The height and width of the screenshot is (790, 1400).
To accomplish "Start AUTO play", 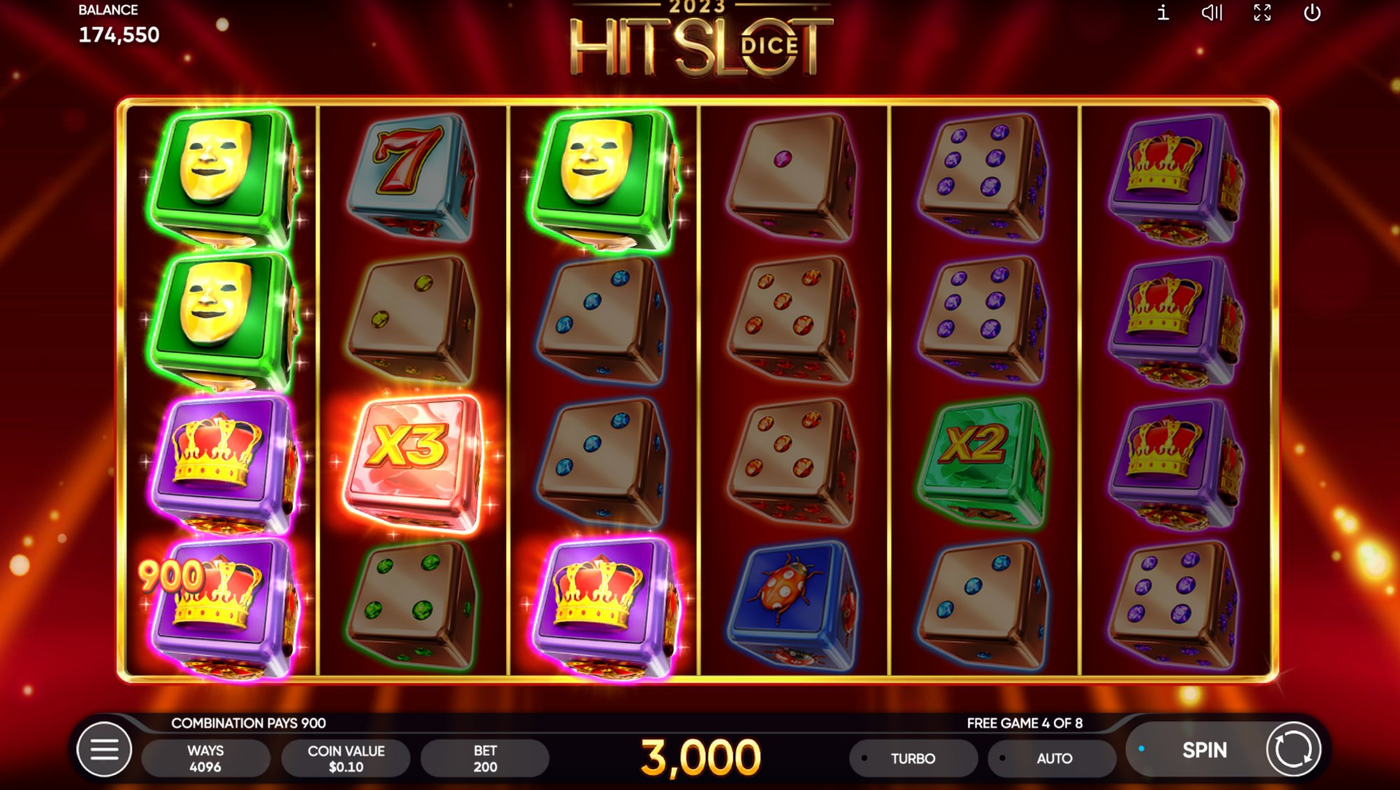I will pos(1053,757).
